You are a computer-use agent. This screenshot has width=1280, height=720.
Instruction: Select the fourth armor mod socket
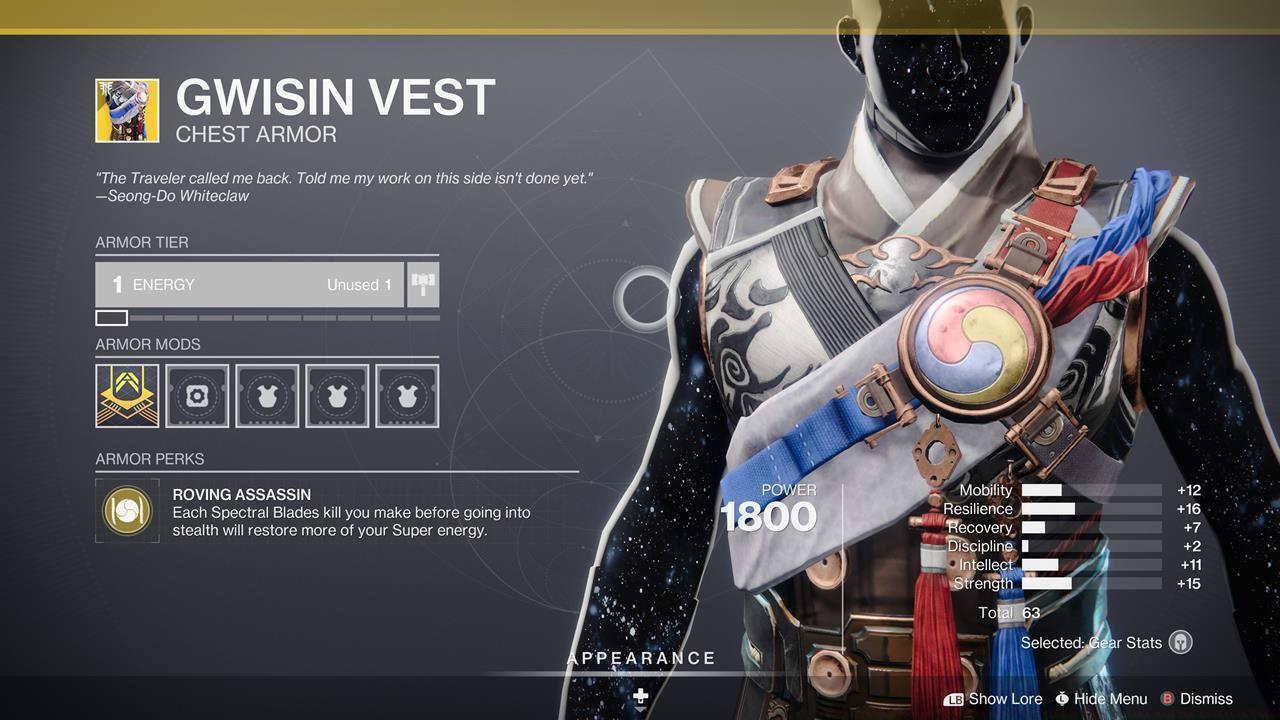point(336,395)
